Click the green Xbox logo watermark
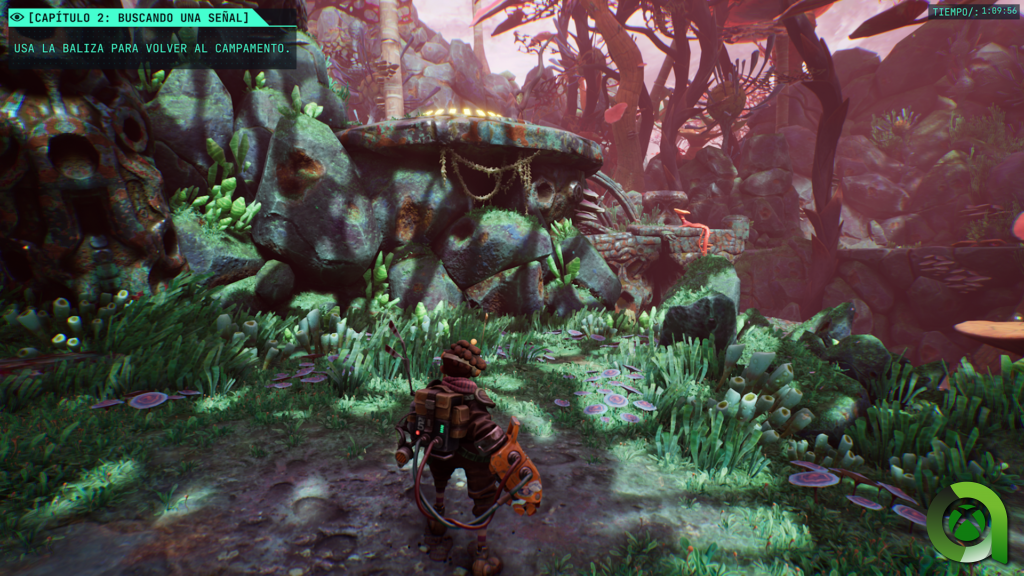 966,523
